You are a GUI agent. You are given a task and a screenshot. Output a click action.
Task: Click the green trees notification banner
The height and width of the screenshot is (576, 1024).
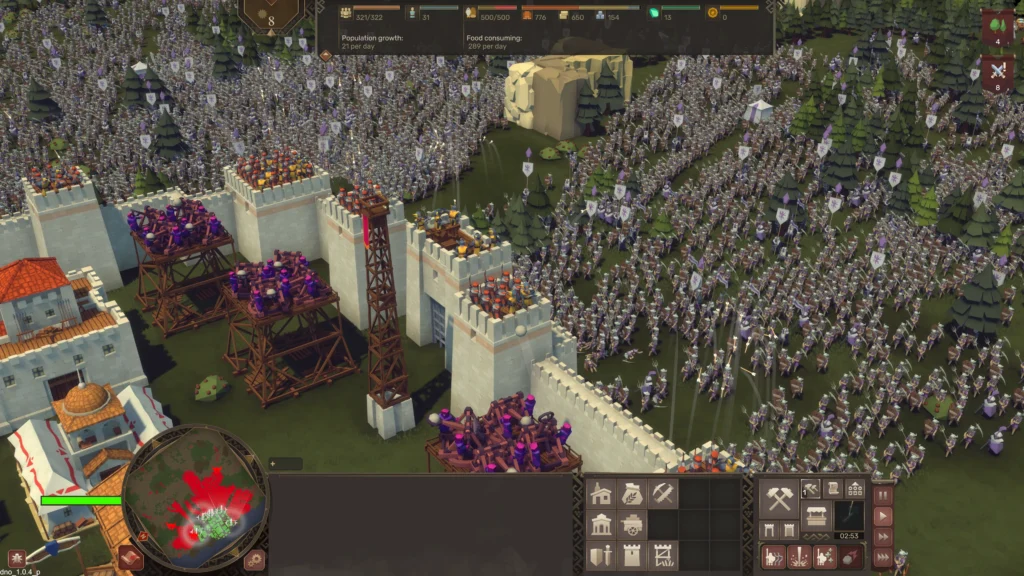(998, 27)
